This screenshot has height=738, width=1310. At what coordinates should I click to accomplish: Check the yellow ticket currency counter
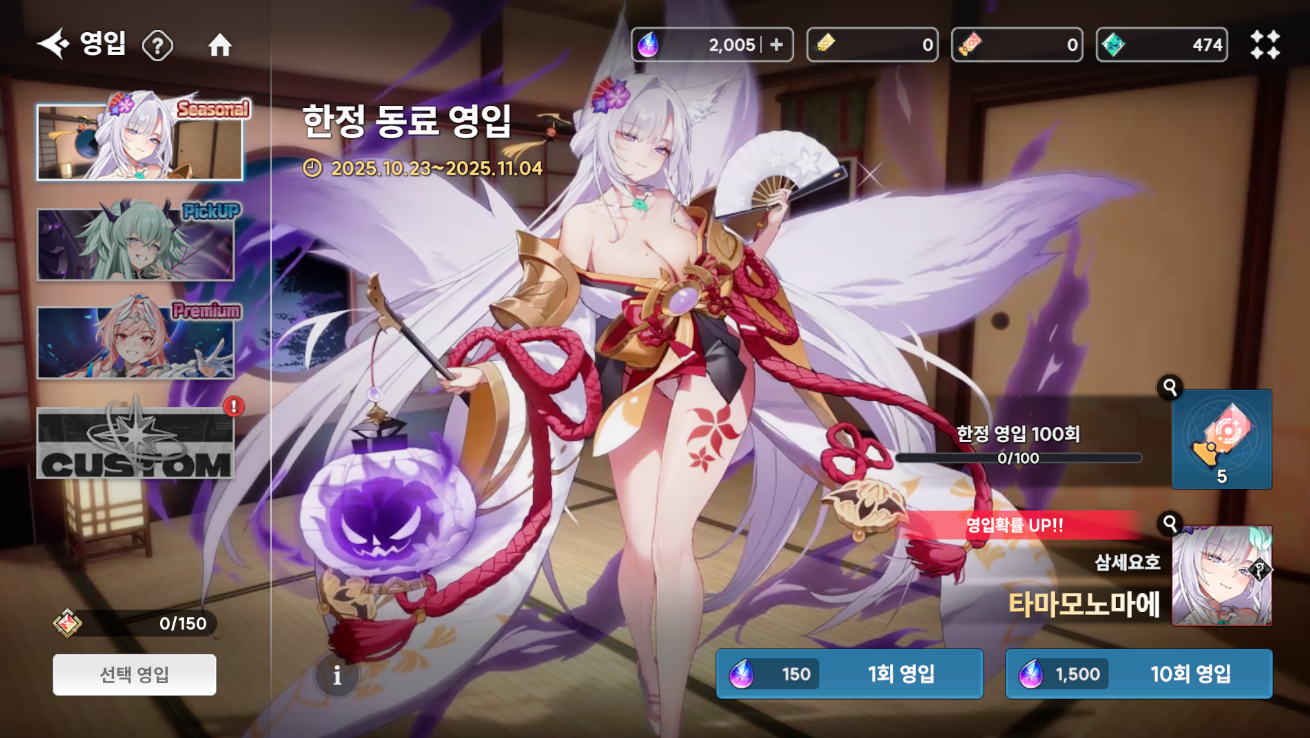(872, 45)
